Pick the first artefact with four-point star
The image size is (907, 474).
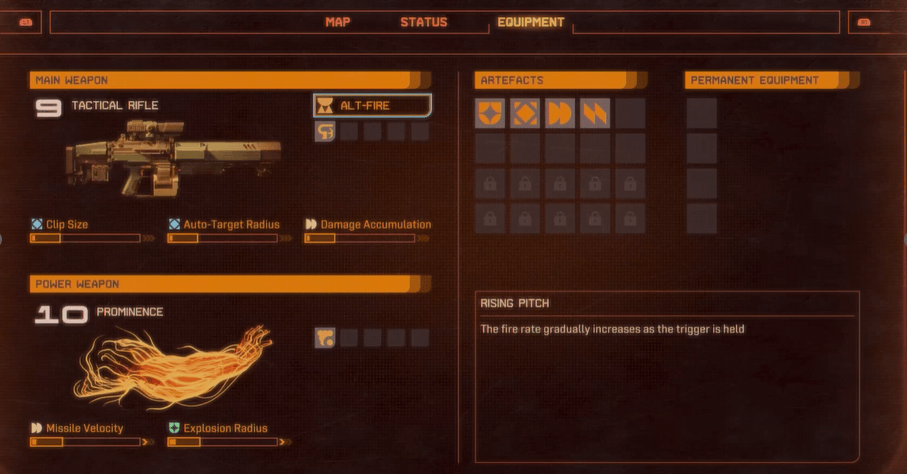click(x=490, y=114)
